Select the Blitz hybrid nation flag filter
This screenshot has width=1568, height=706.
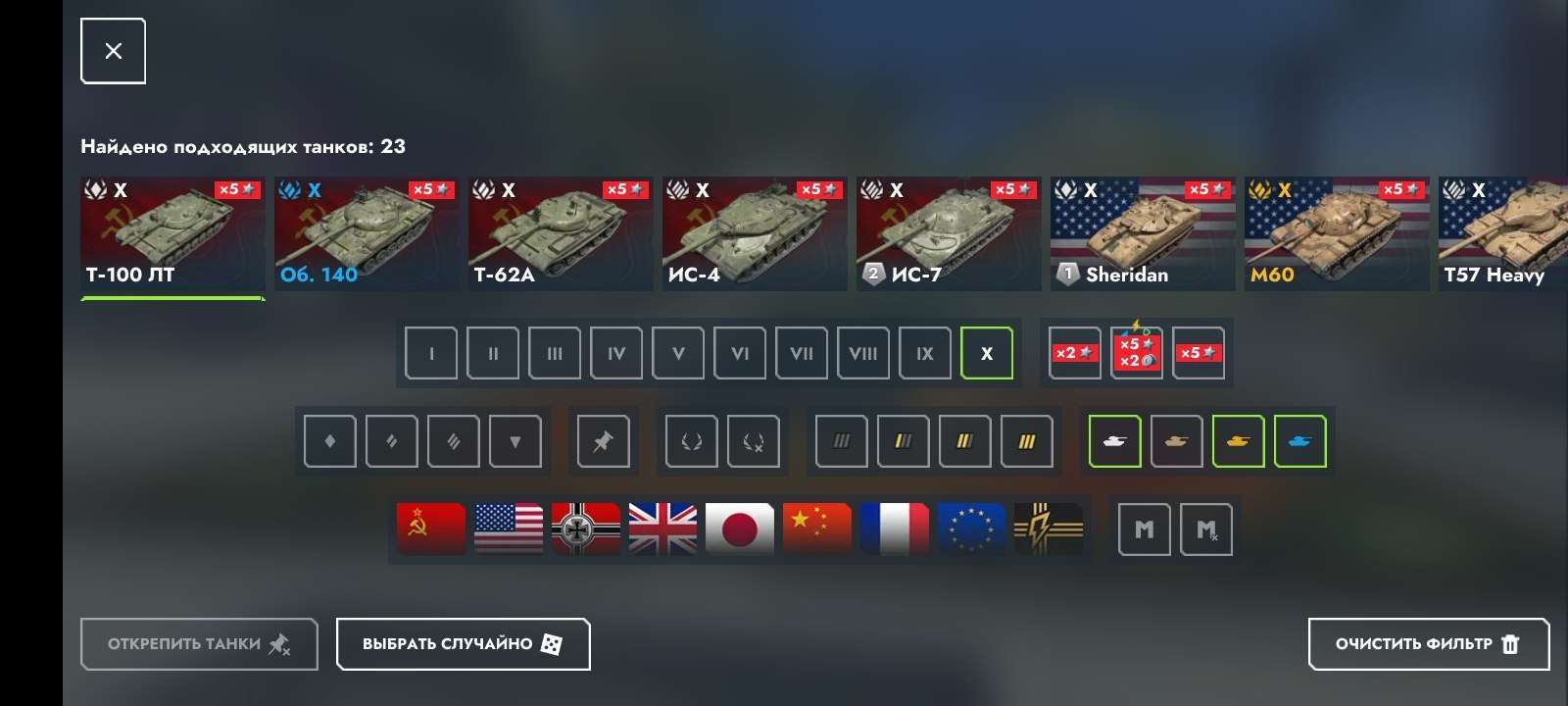coord(1049,529)
